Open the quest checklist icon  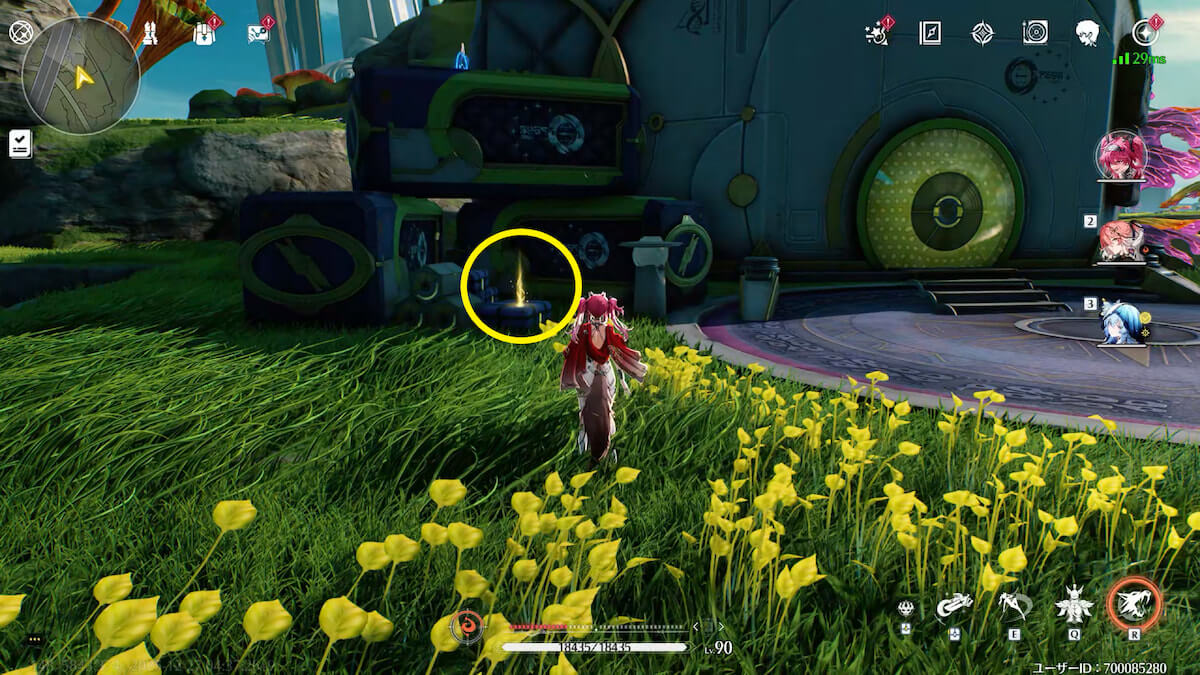[x=20, y=145]
